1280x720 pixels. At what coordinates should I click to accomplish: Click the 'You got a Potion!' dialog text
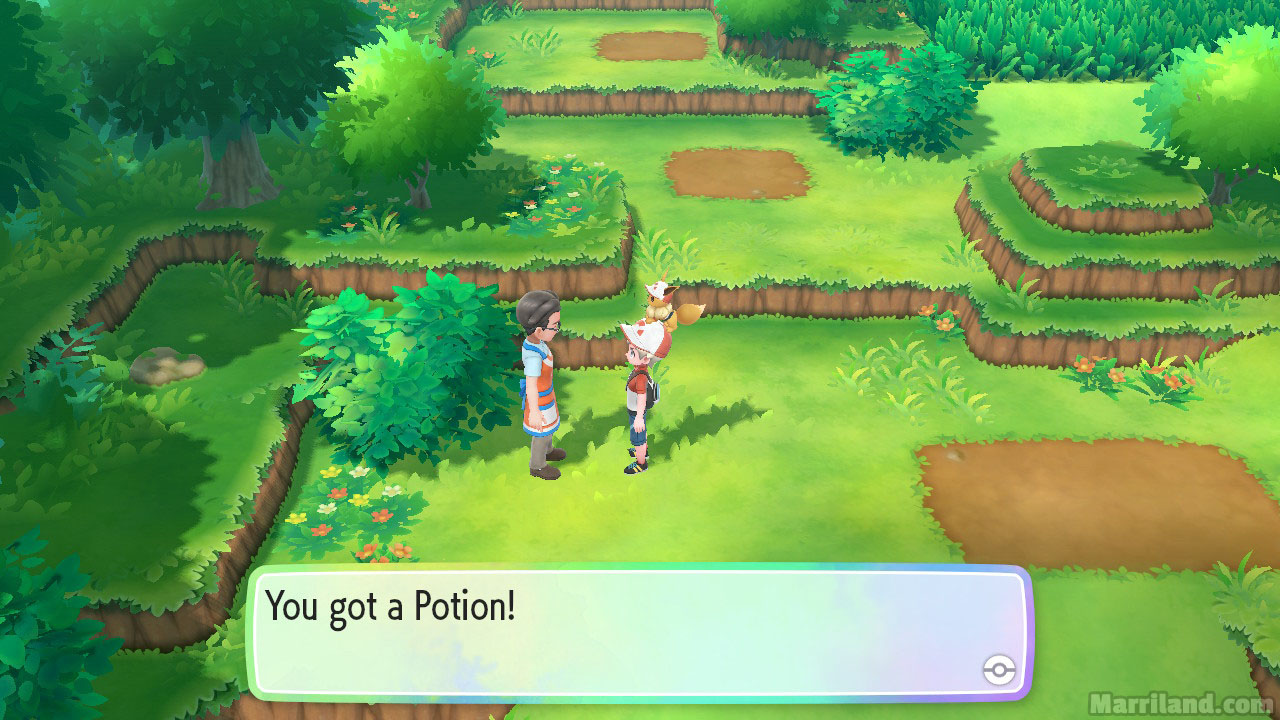390,604
